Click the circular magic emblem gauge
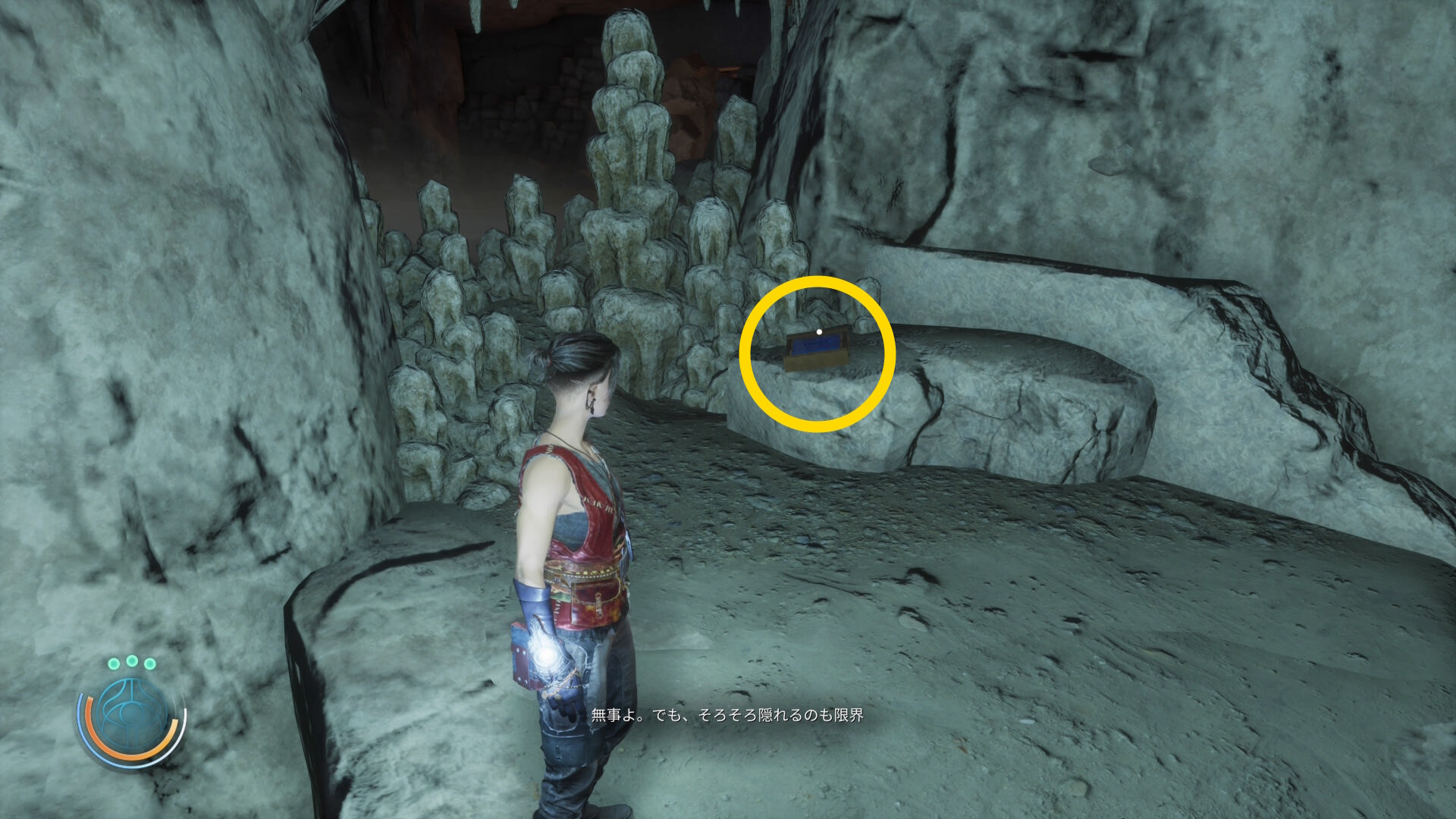The image size is (1456, 819). tap(132, 717)
